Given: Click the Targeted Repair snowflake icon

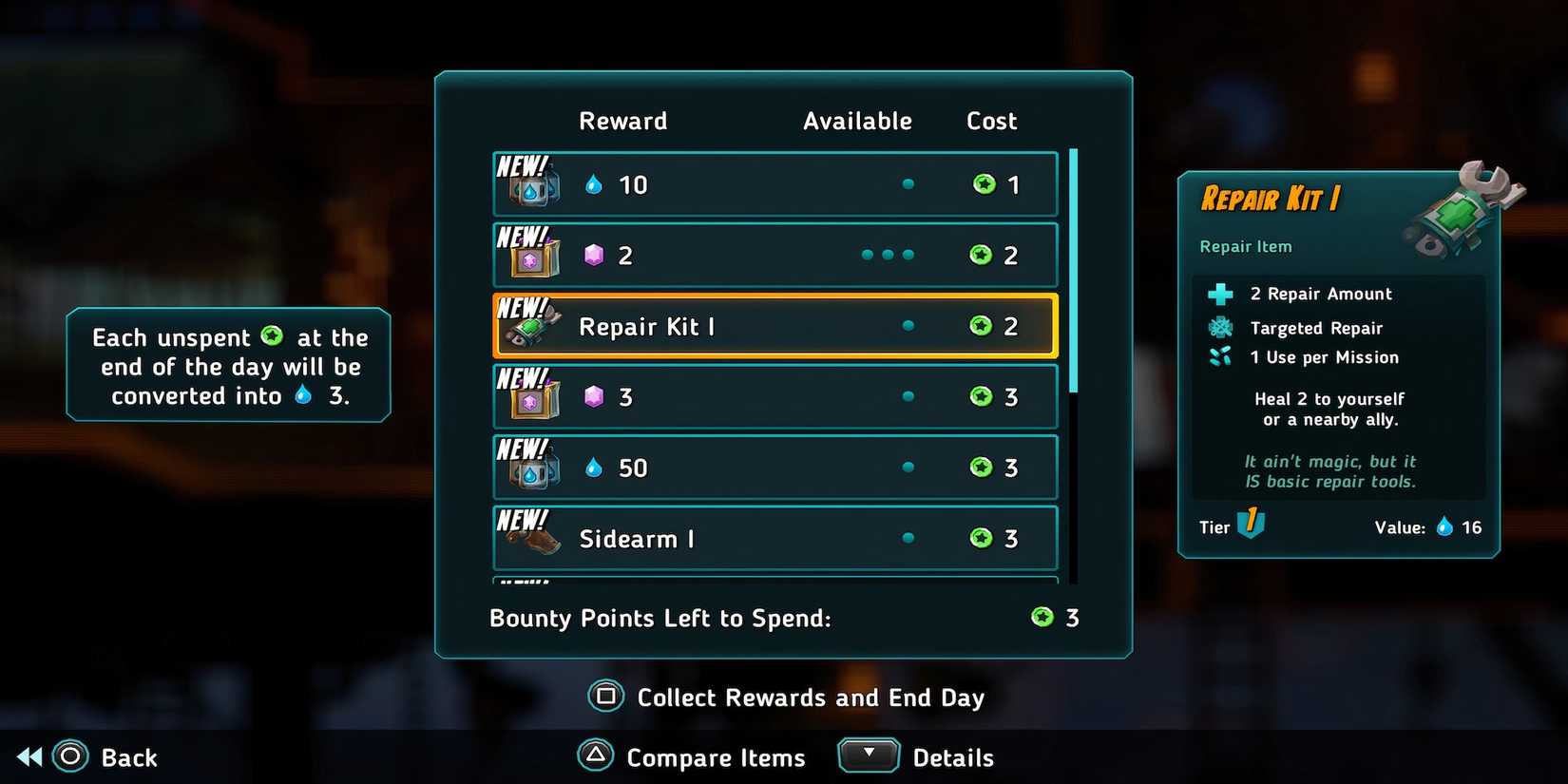Looking at the screenshot, I should [x=1219, y=327].
